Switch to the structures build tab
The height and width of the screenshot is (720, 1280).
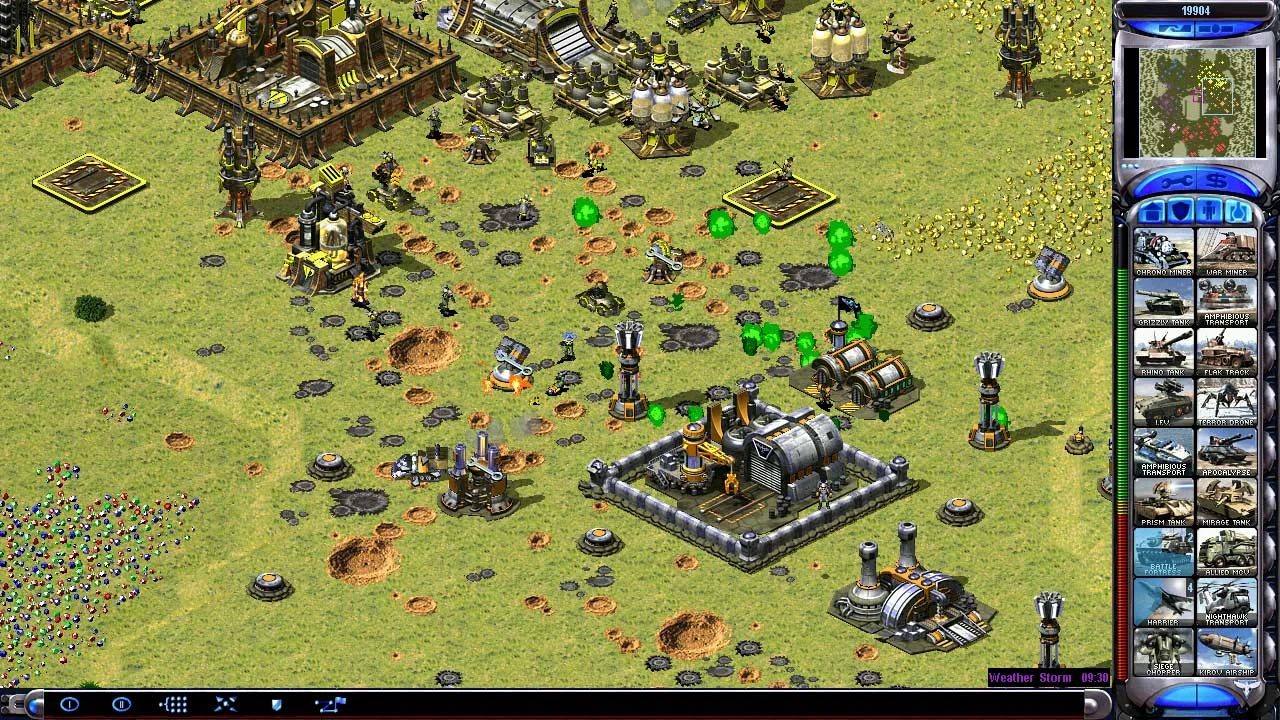(x=1151, y=212)
